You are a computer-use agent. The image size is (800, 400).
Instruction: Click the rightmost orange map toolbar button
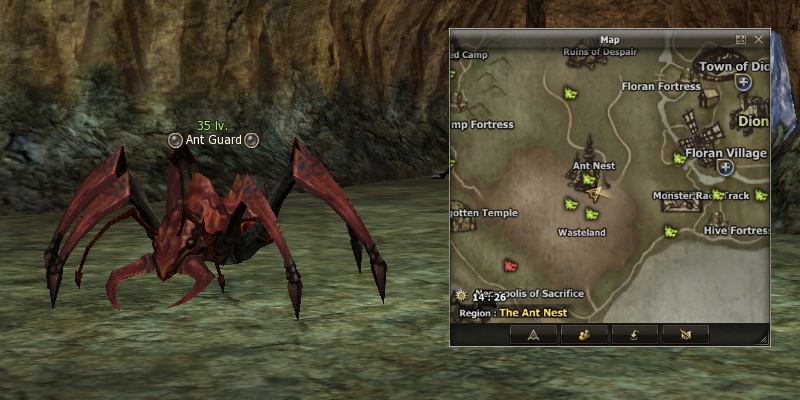(684, 334)
